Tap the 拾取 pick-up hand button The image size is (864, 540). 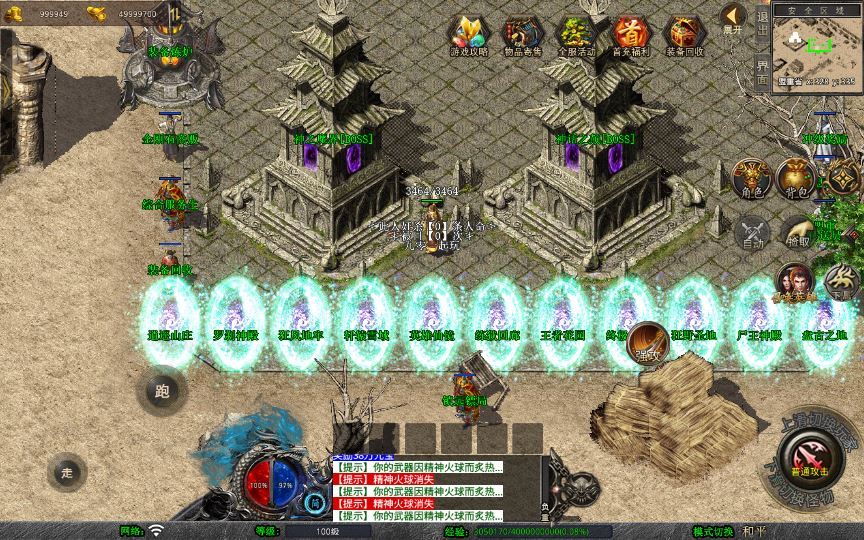pyautogui.click(x=797, y=233)
